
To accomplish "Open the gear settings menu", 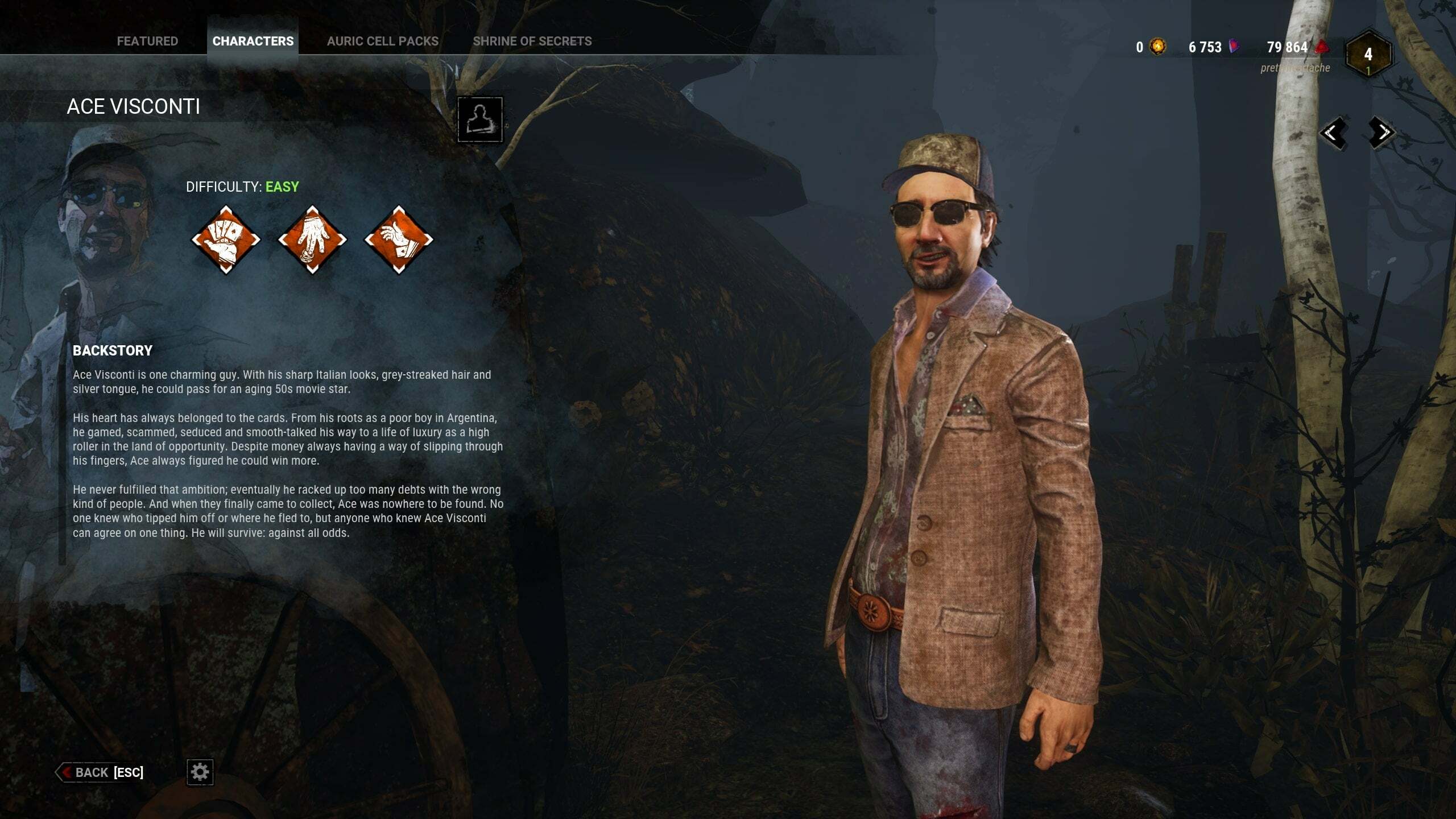I will tap(200, 772).
